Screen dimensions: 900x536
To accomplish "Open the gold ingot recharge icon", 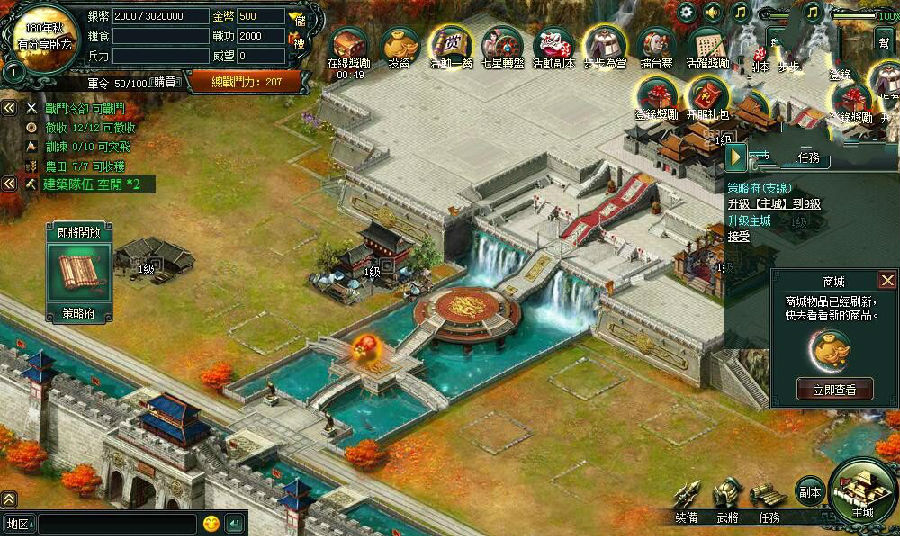I will [399, 45].
